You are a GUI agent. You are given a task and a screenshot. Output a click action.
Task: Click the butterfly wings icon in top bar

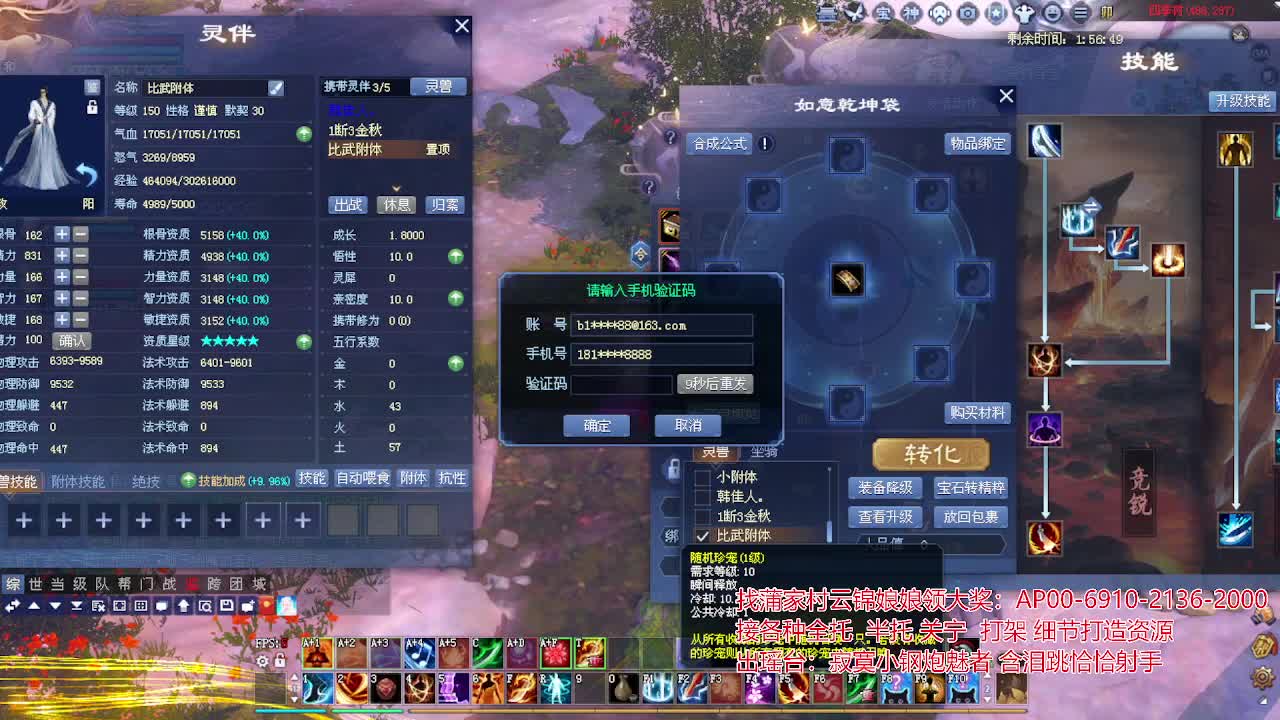tap(856, 13)
